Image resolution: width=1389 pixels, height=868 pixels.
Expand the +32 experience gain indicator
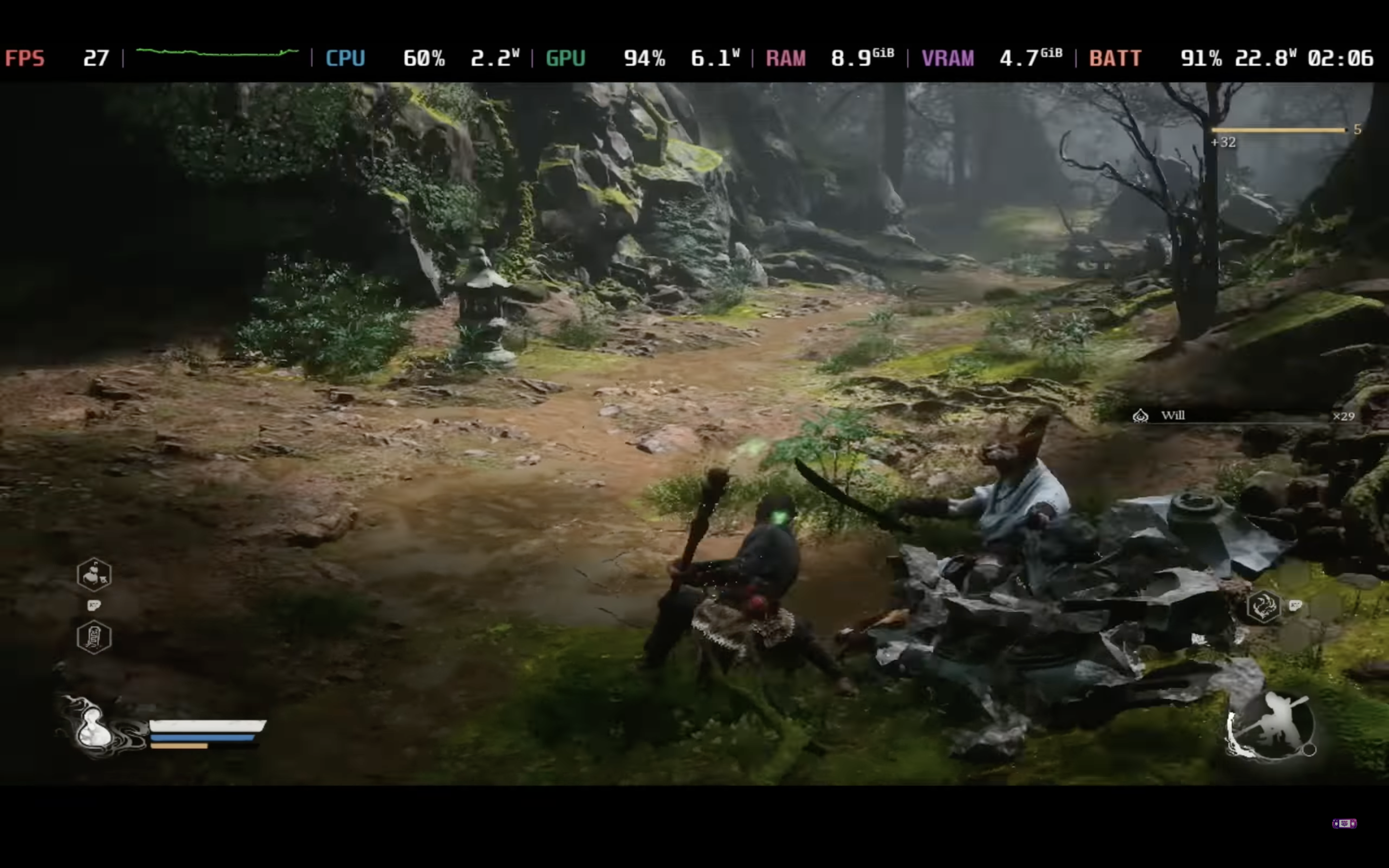click(x=1223, y=142)
